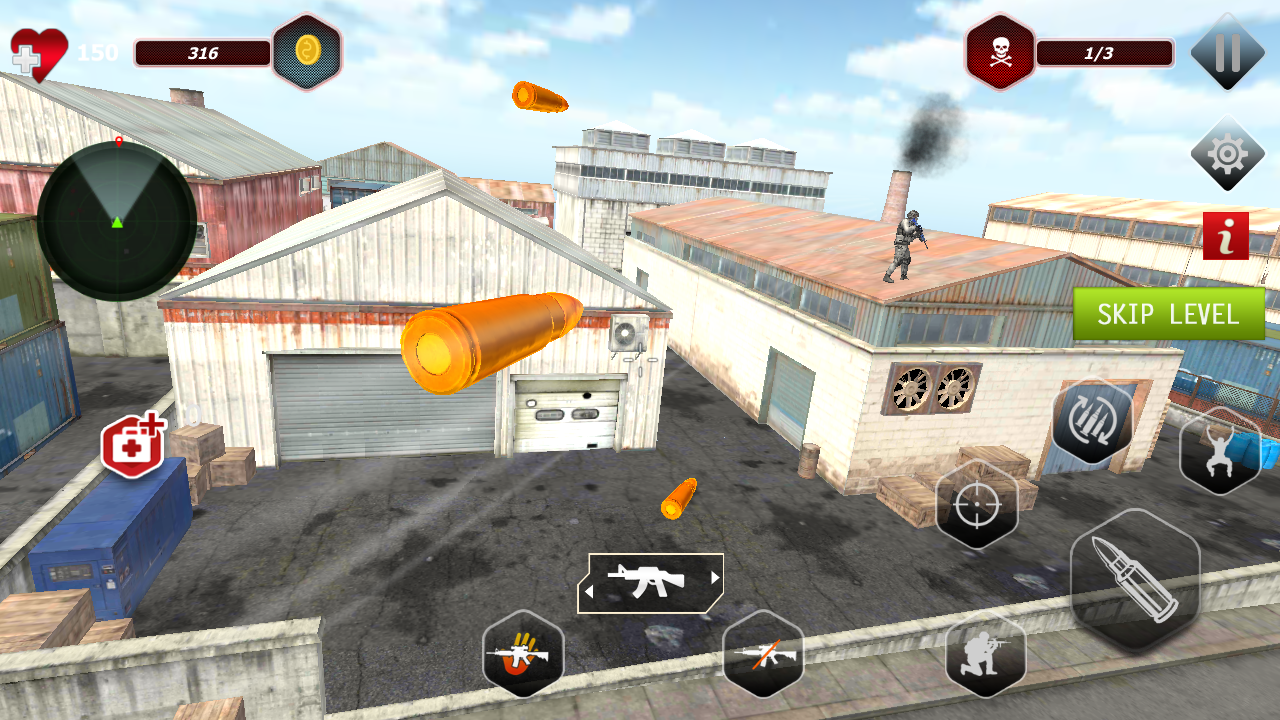Image resolution: width=1280 pixels, height=720 pixels.
Task: Fire weapon with the bullet button
Action: pyautogui.click(x=1134, y=580)
